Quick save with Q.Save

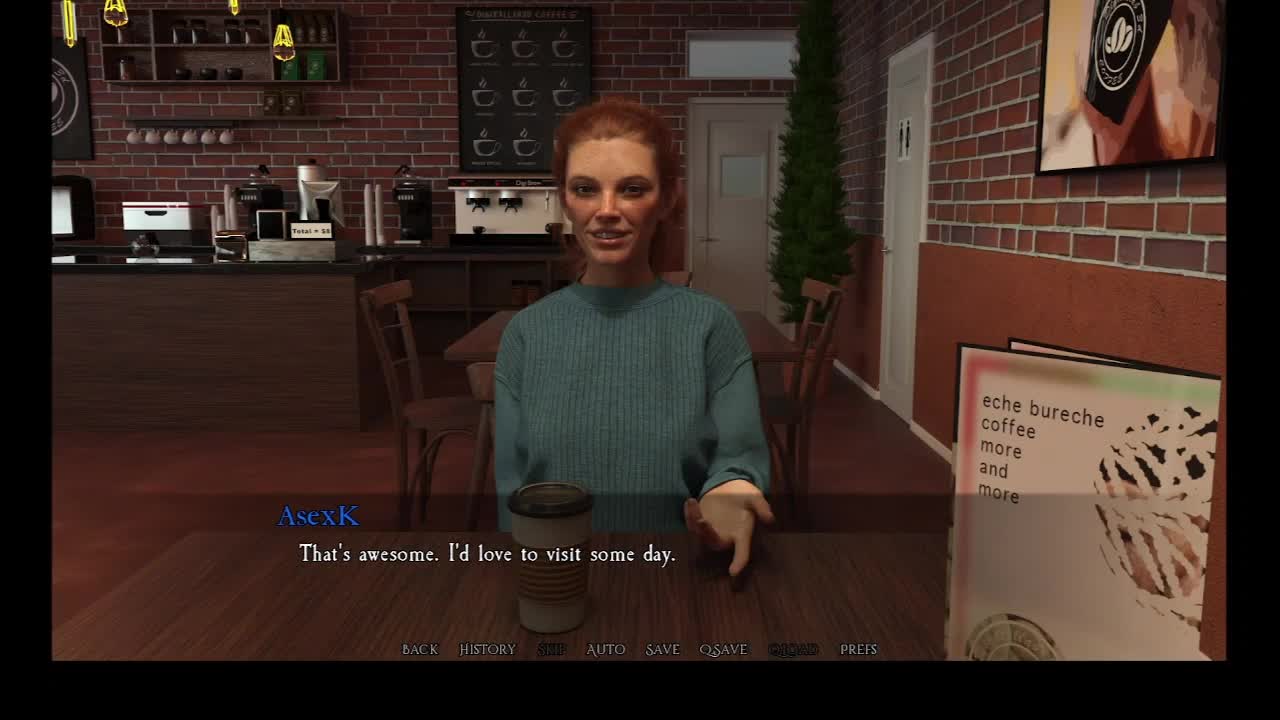coord(723,649)
